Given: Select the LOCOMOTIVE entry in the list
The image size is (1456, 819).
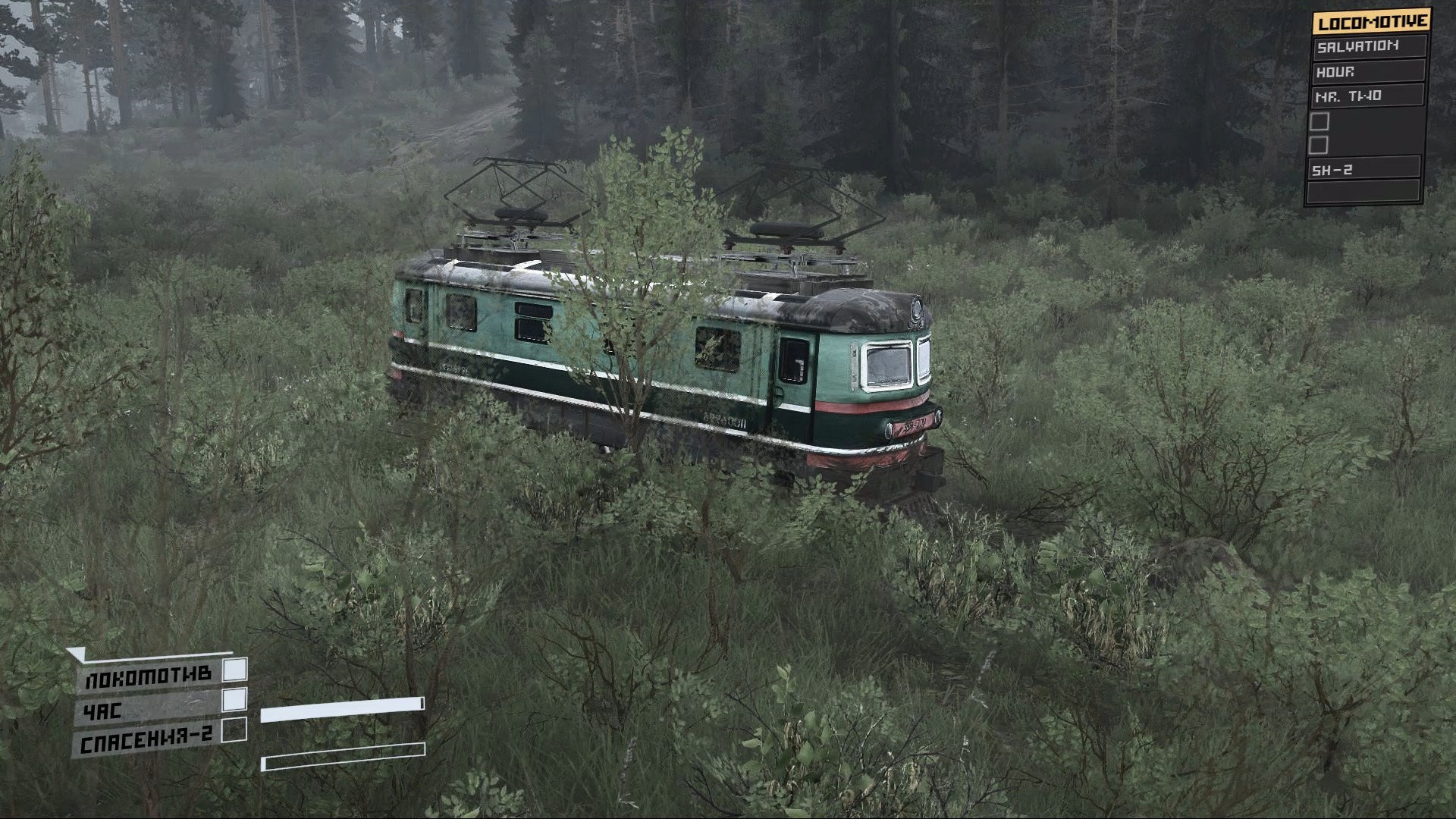Looking at the screenshot, I should 1371,22.
